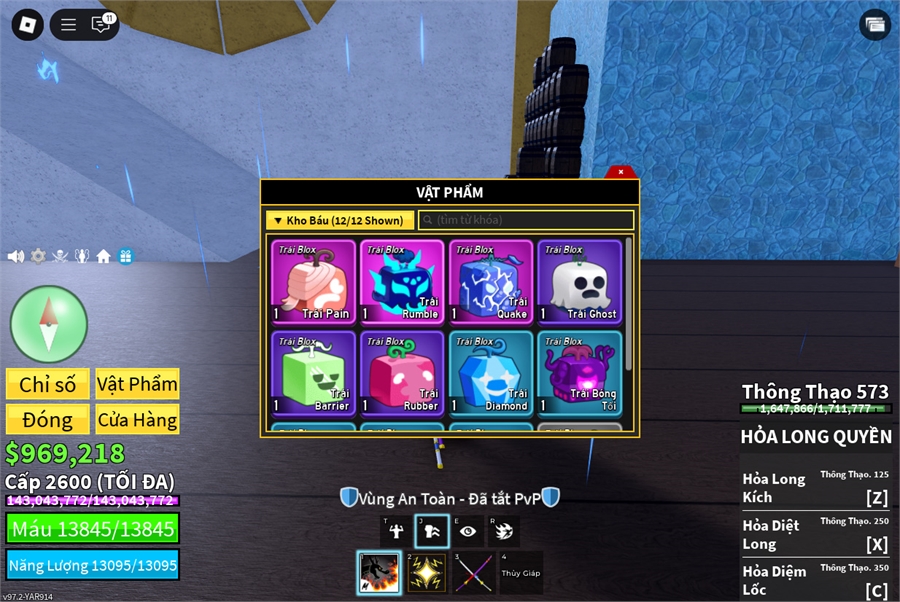
Task: Click the yellow Vật Phẩm button
Action: click(137, 385)
